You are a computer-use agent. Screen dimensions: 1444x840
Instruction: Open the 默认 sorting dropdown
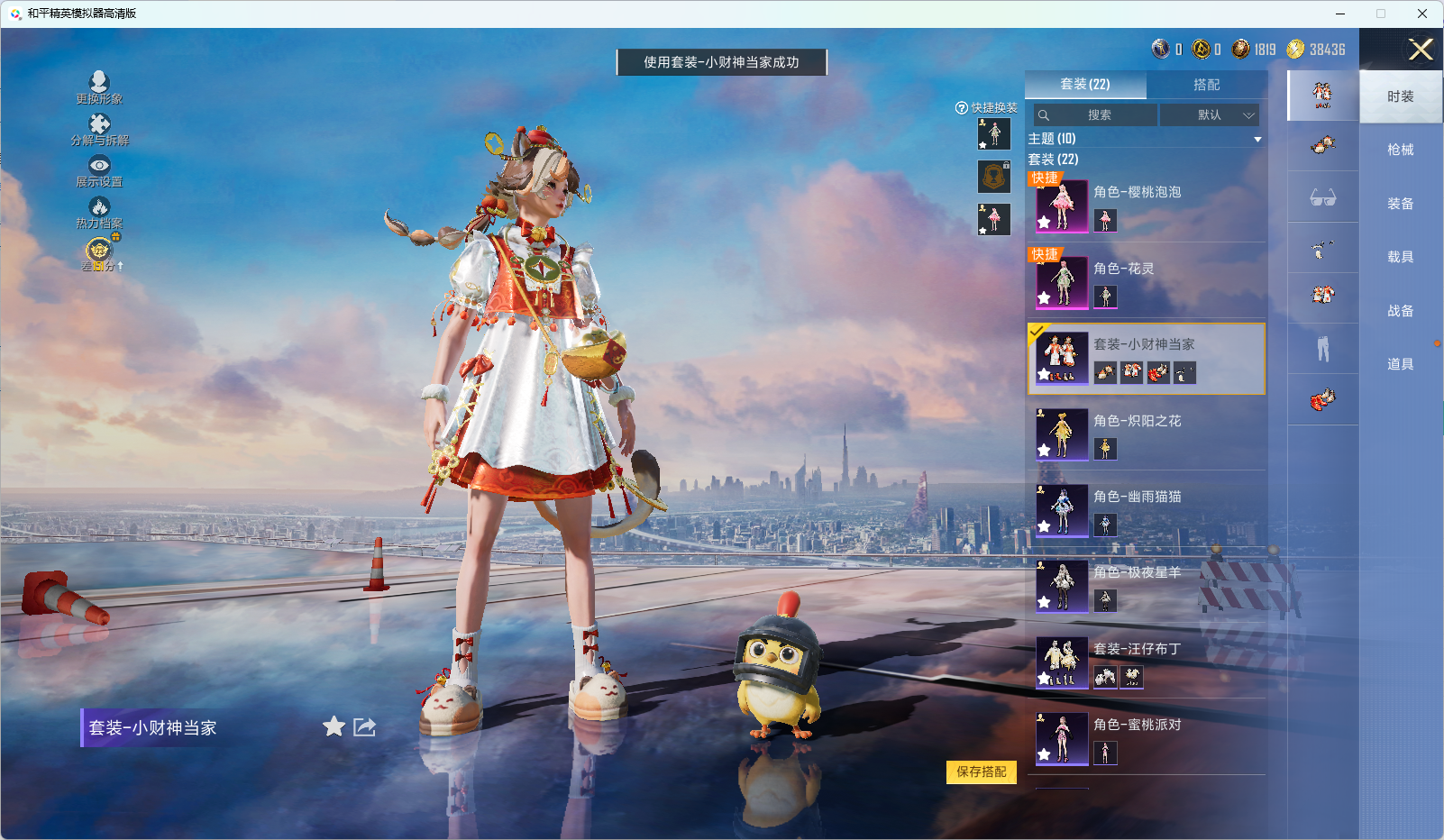[1211, 114]
